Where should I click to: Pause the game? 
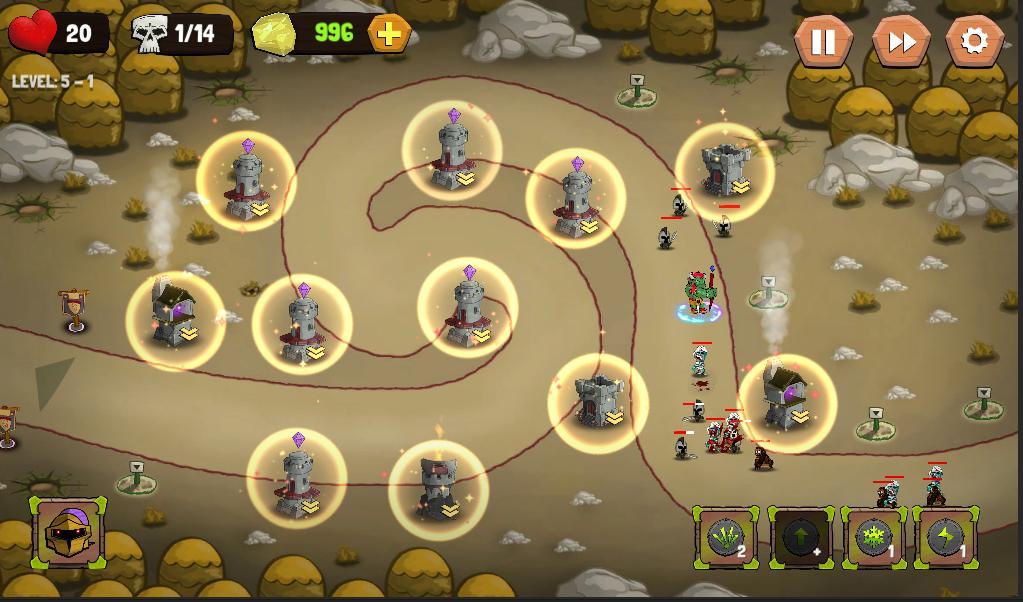click(x=823, y=41)
